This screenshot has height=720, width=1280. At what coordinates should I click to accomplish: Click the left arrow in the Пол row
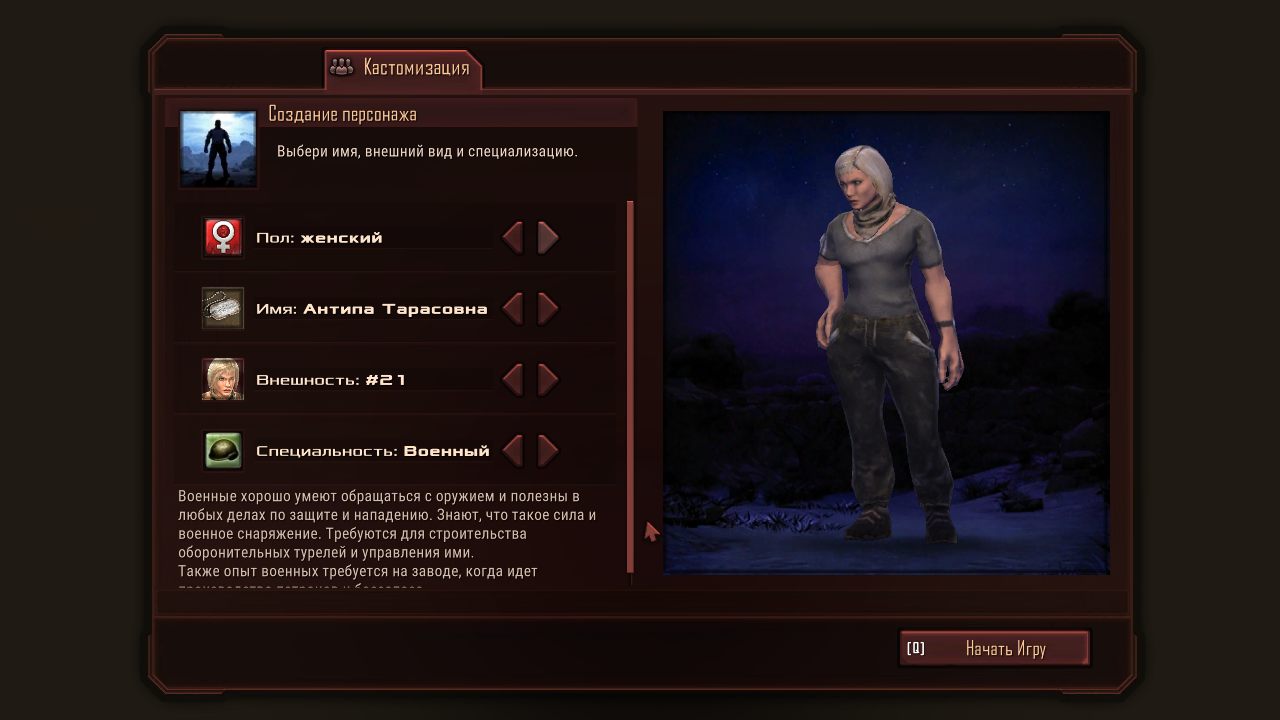[513, 237]
